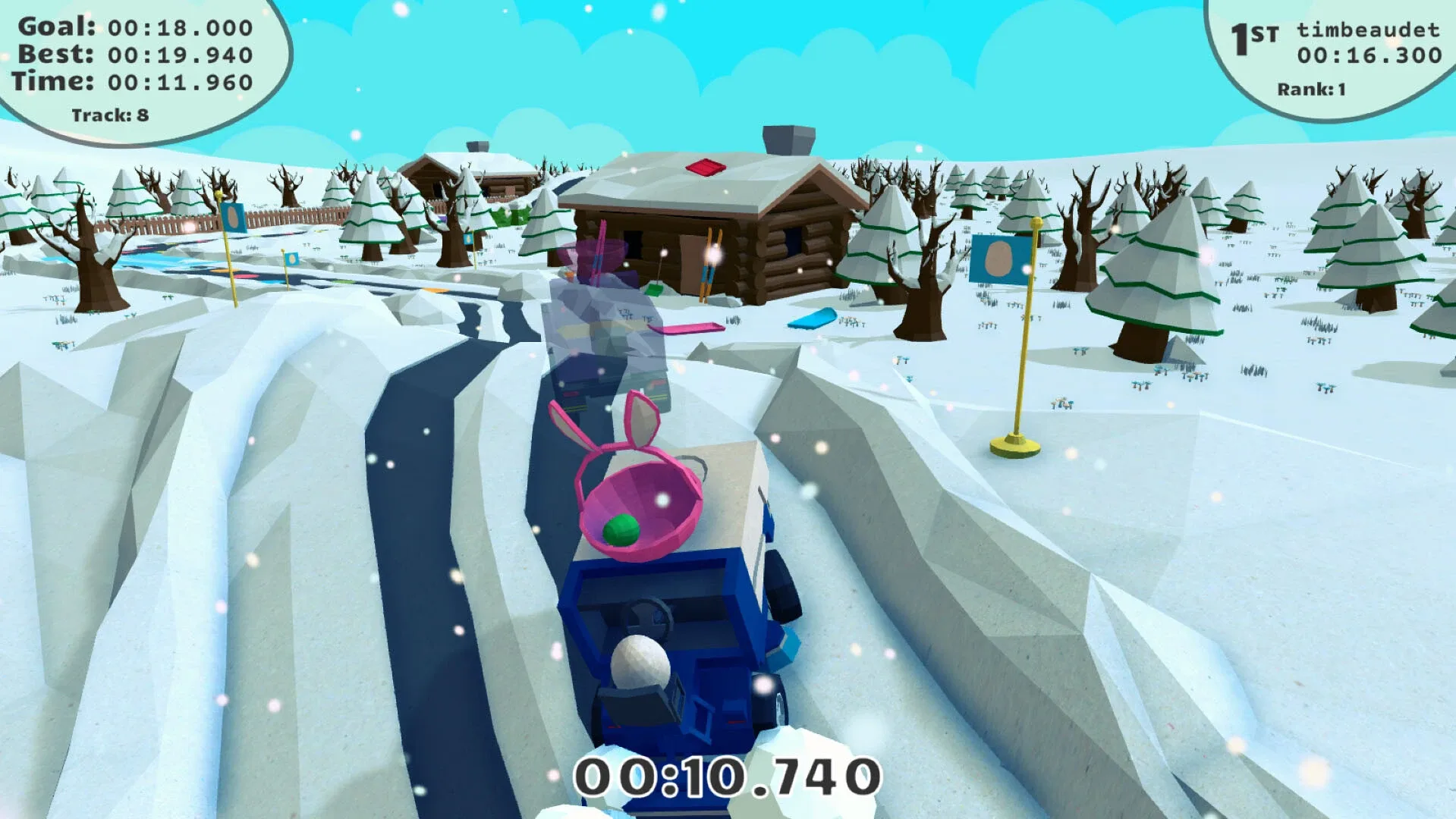Click the small egg flag beside the track ahead
This screenshot has height=819, width=1456.
tap(291, 258)
